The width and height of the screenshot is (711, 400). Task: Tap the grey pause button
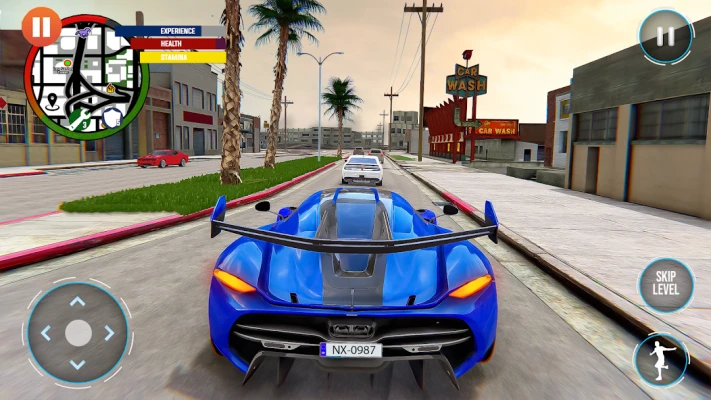[x=665, y=37]
